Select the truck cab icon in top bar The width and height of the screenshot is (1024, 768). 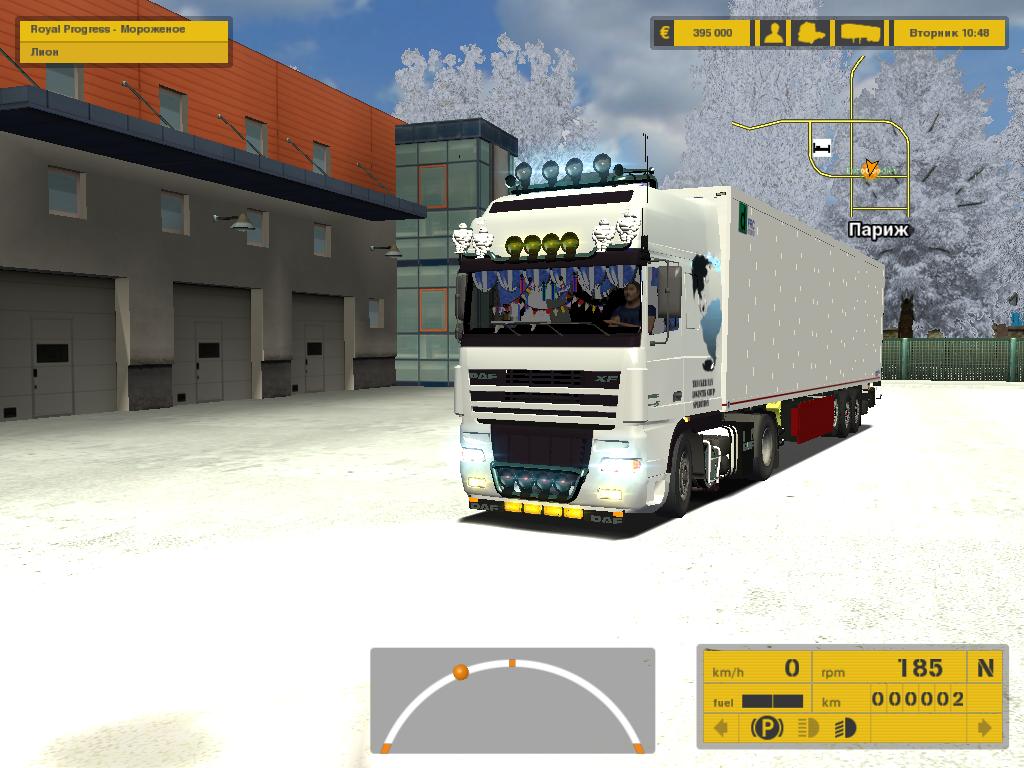point(815,33)
